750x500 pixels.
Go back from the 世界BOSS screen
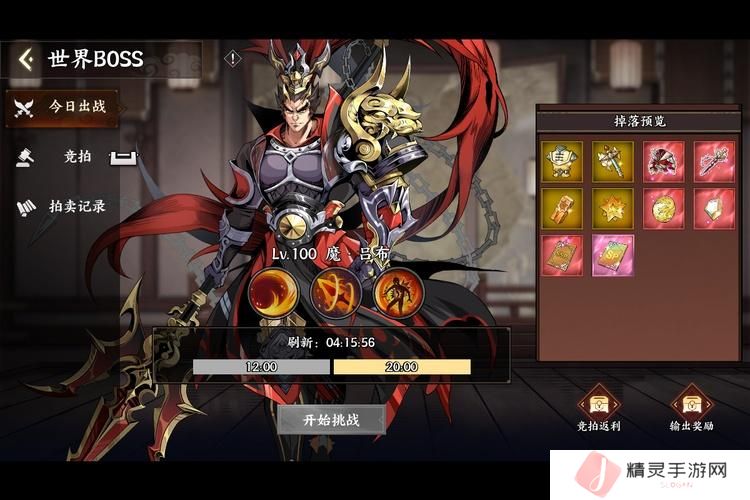26,59
